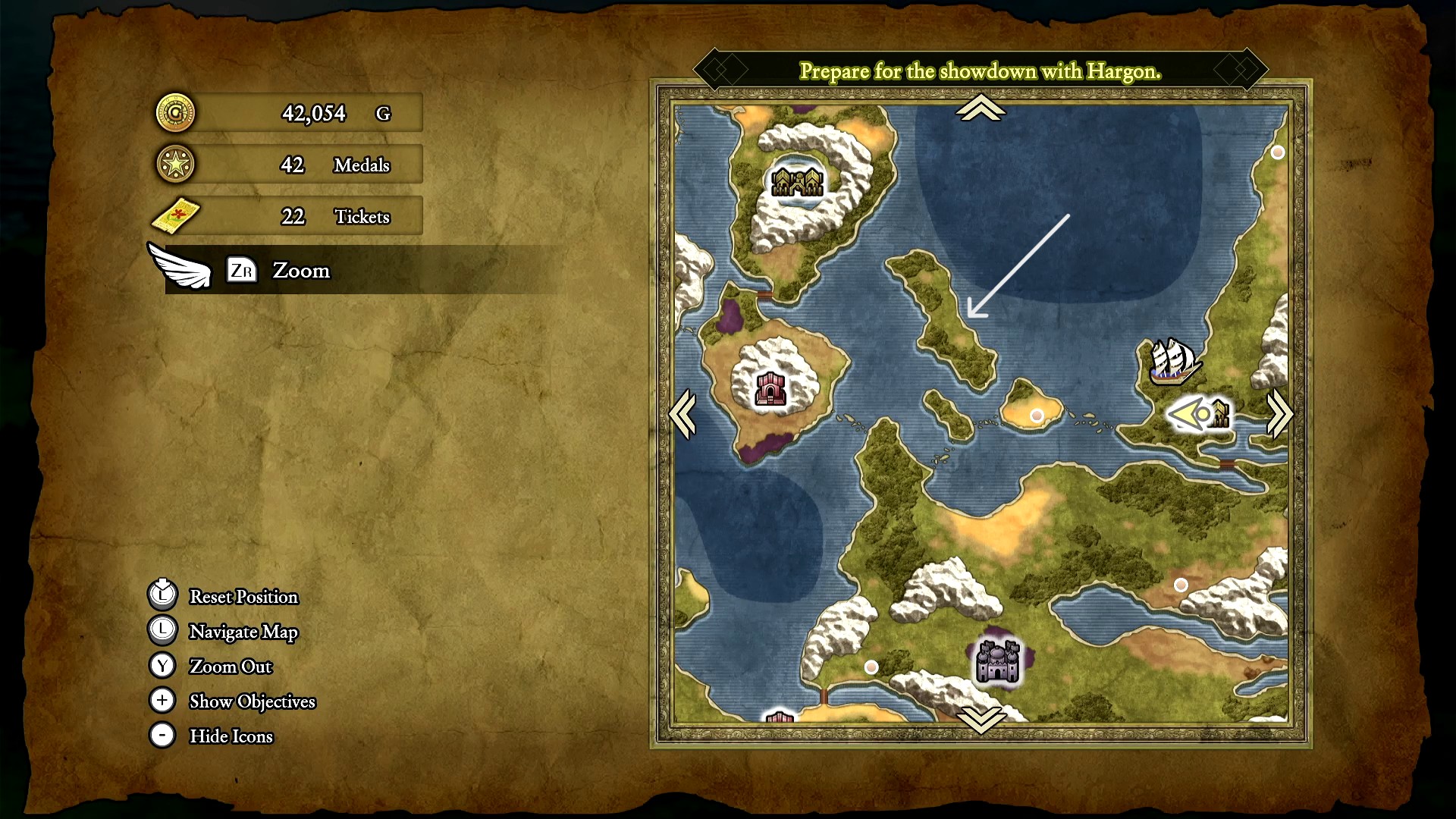Toggle Hide Icons option

click(x=231, y=736)
